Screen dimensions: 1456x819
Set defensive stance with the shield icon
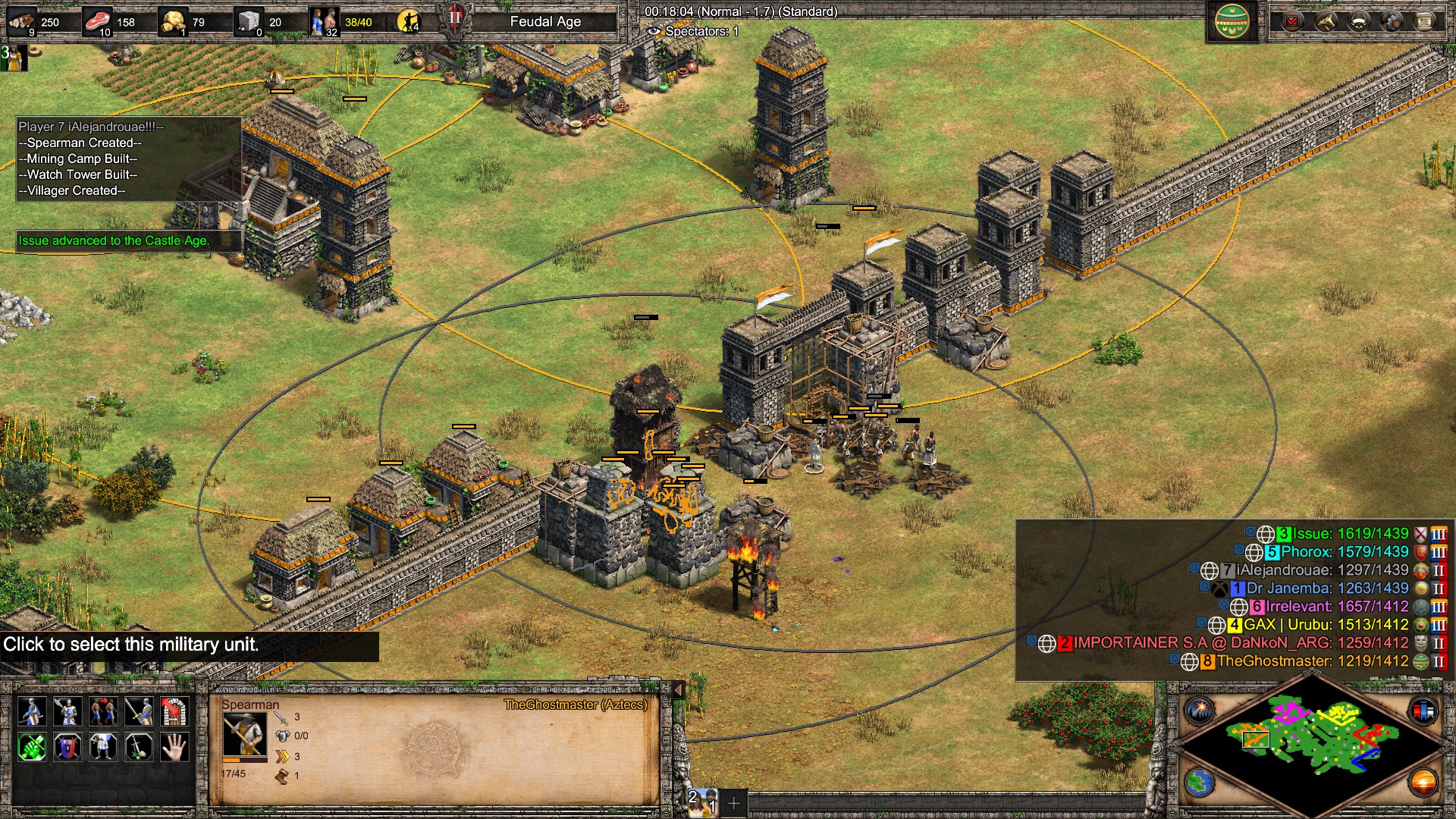pyautogui.click(x=67, y=747)
